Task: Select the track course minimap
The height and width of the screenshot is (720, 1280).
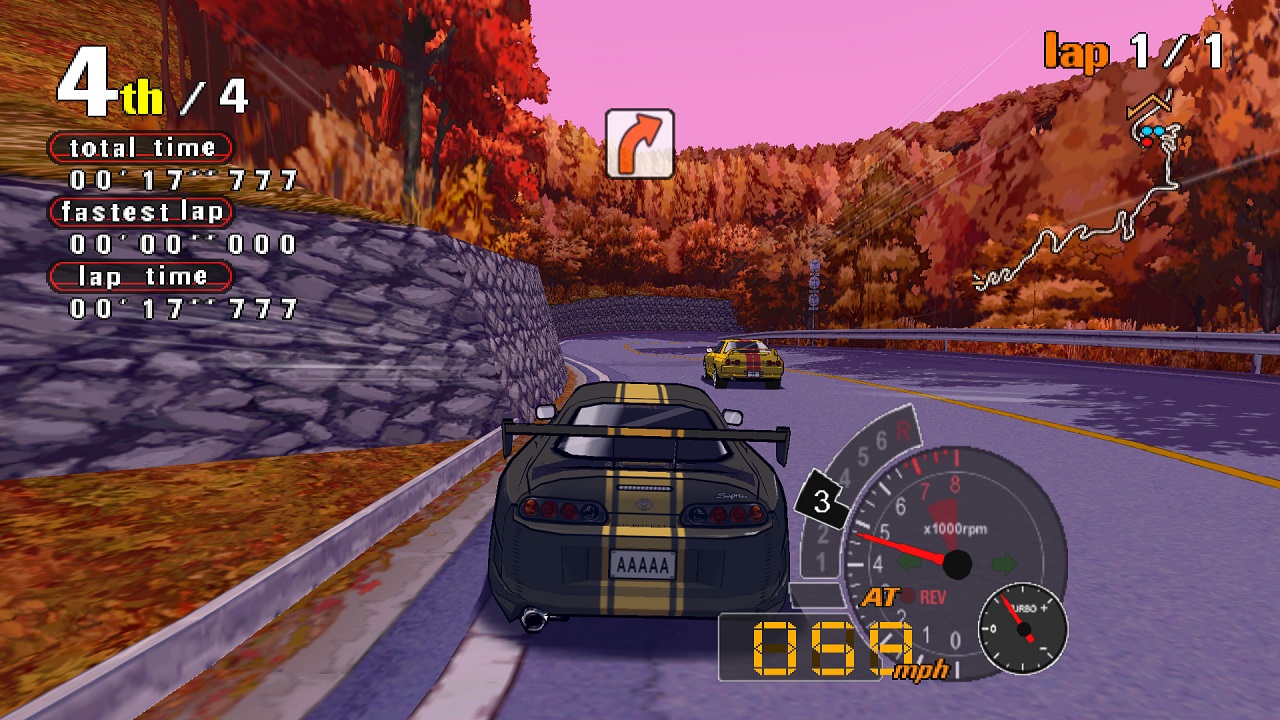Action: coord(1082,201)
